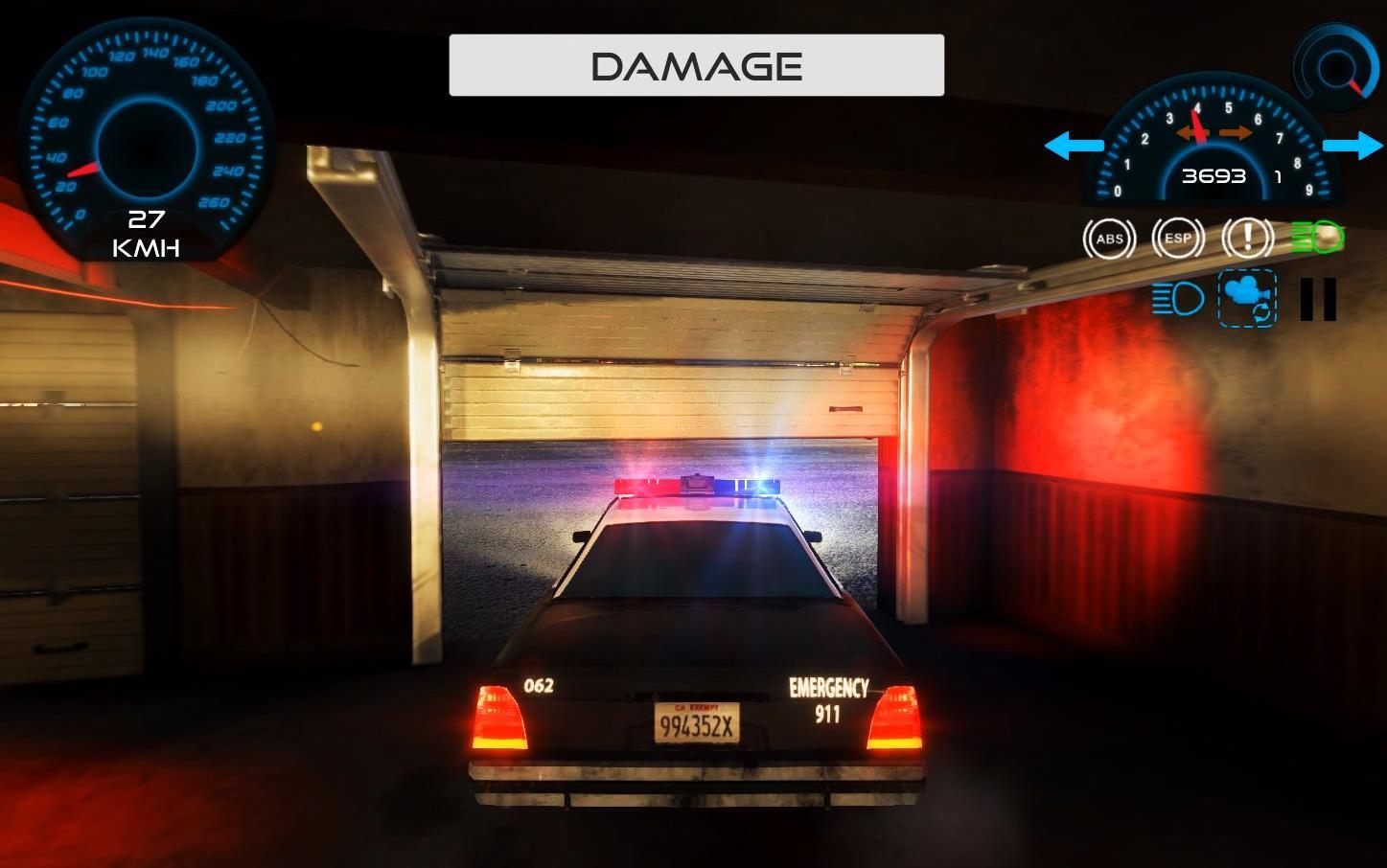
Task: Click the DAMAGE banner at top
Action: point(695,65)
